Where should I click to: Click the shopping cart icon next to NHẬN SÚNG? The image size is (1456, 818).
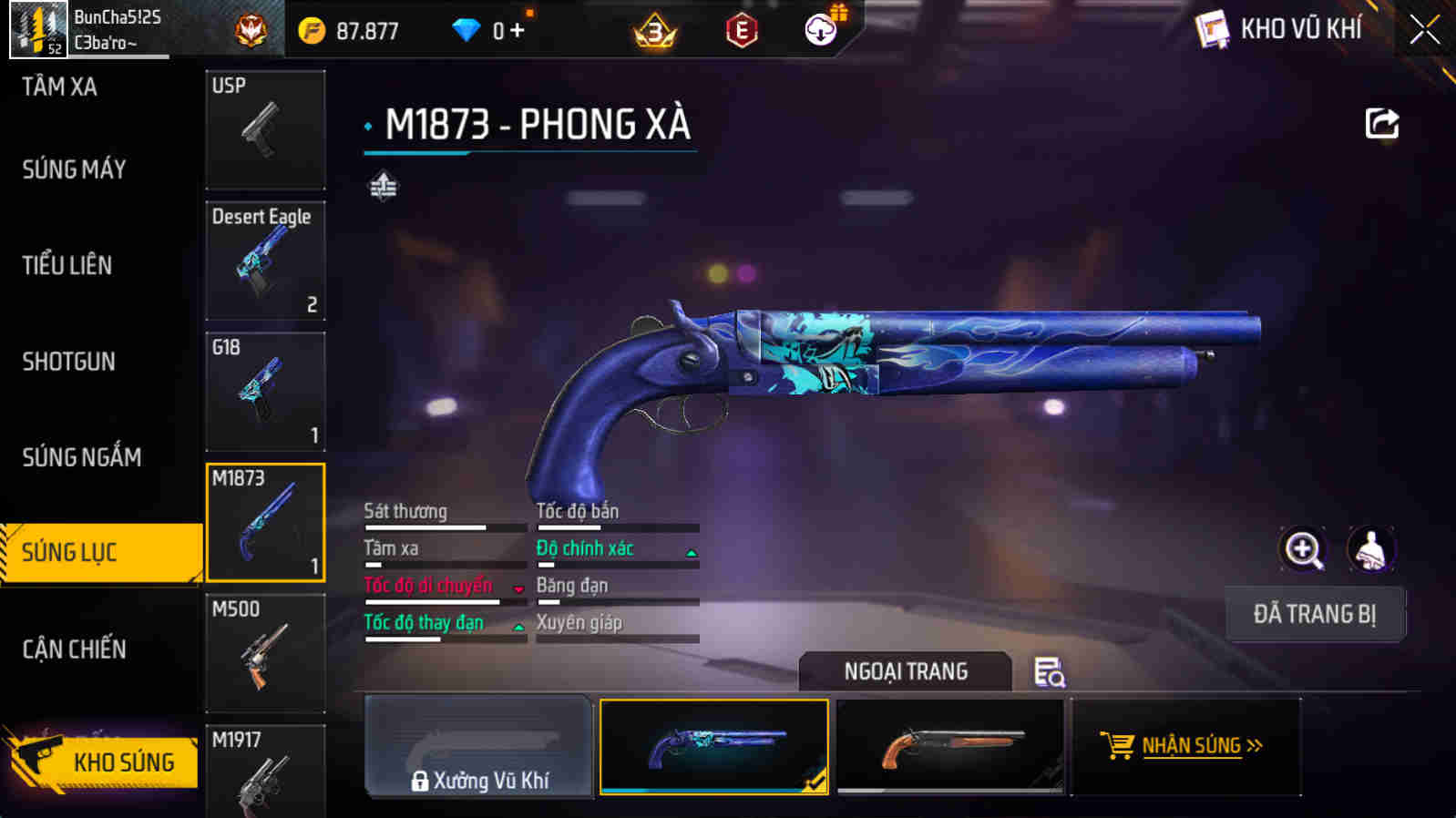coord(1119,746)
